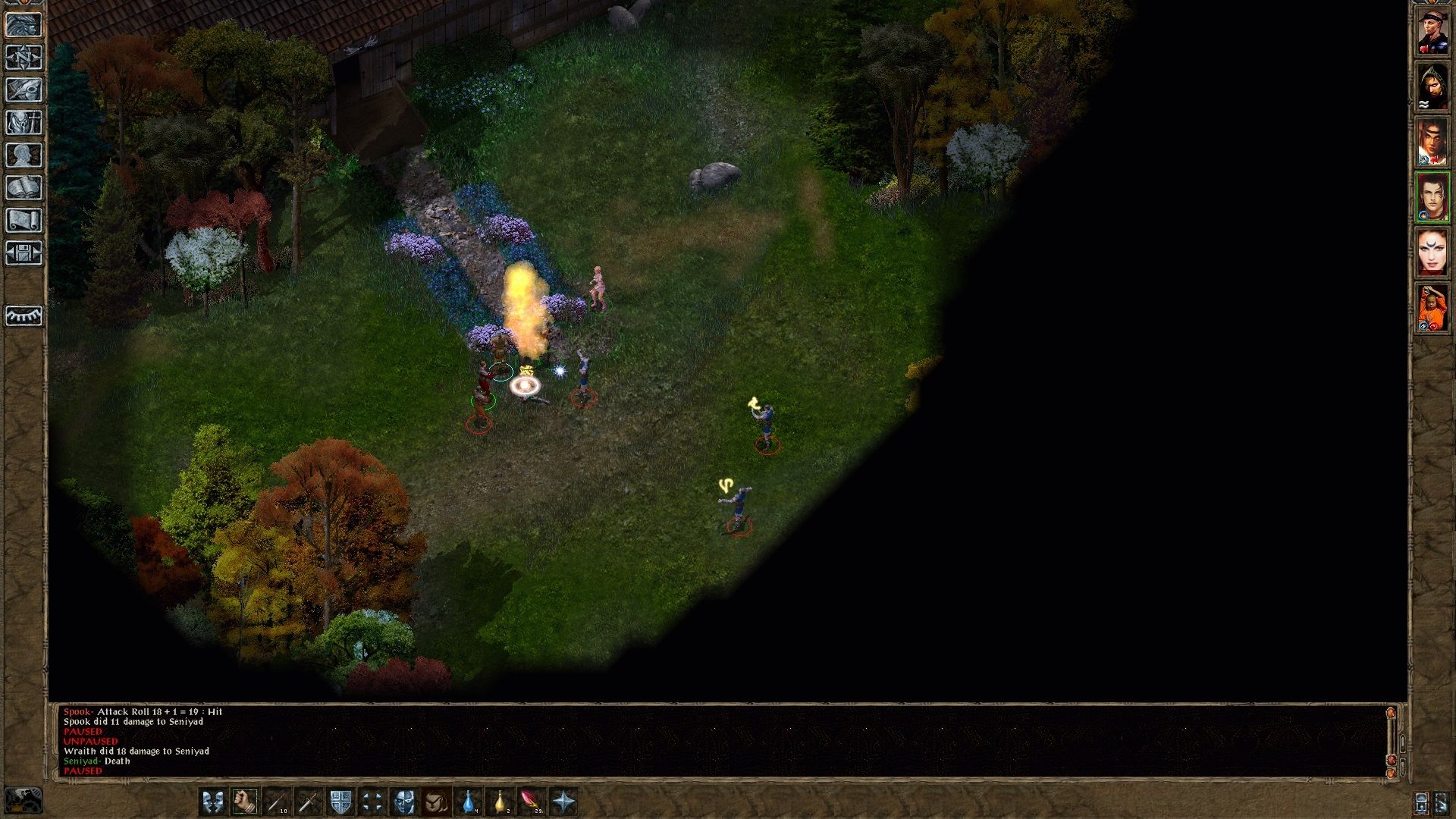Open the inventory screen

[24, 122]
